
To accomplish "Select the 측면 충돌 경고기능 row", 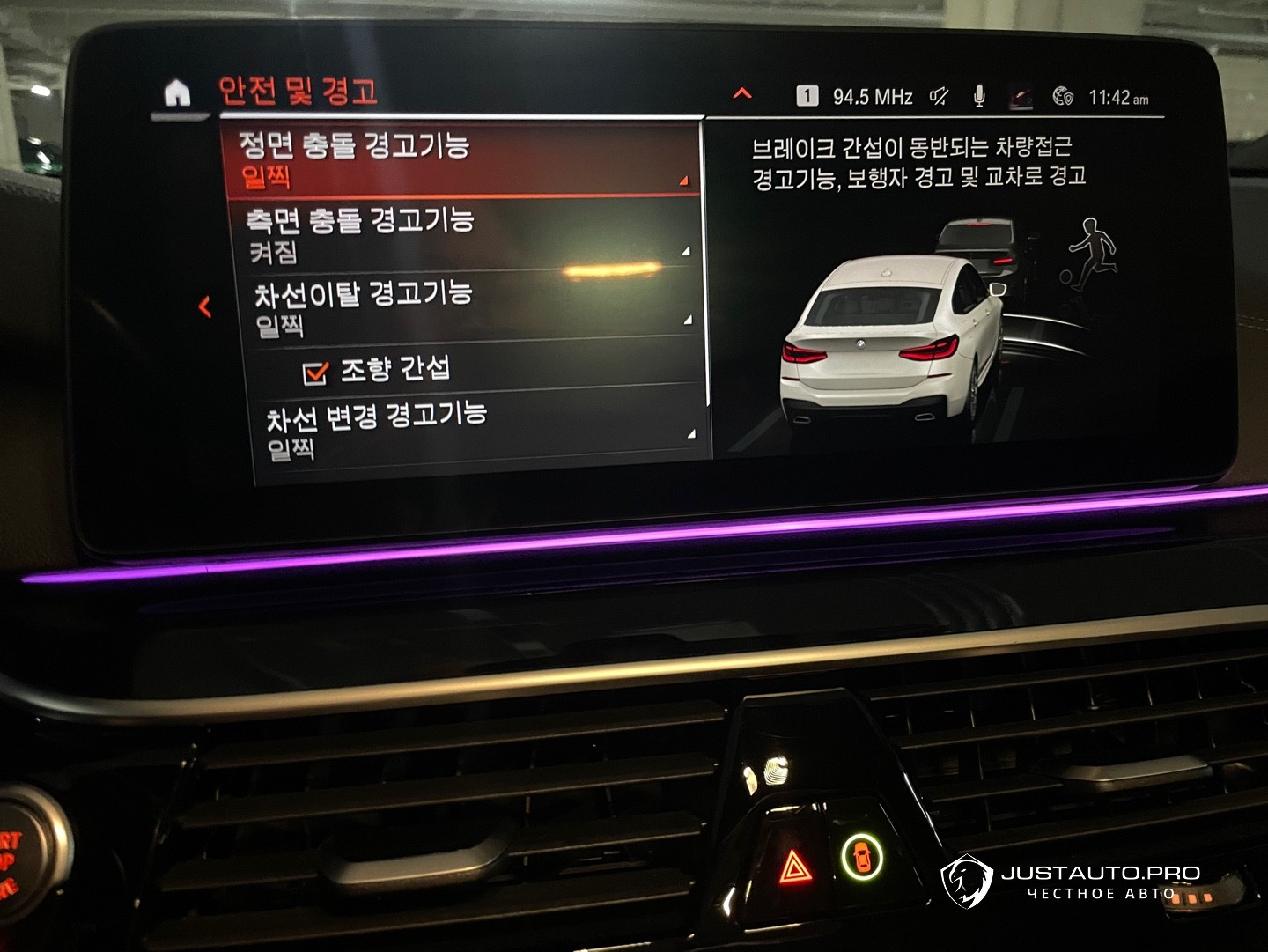I will point(464,235).
